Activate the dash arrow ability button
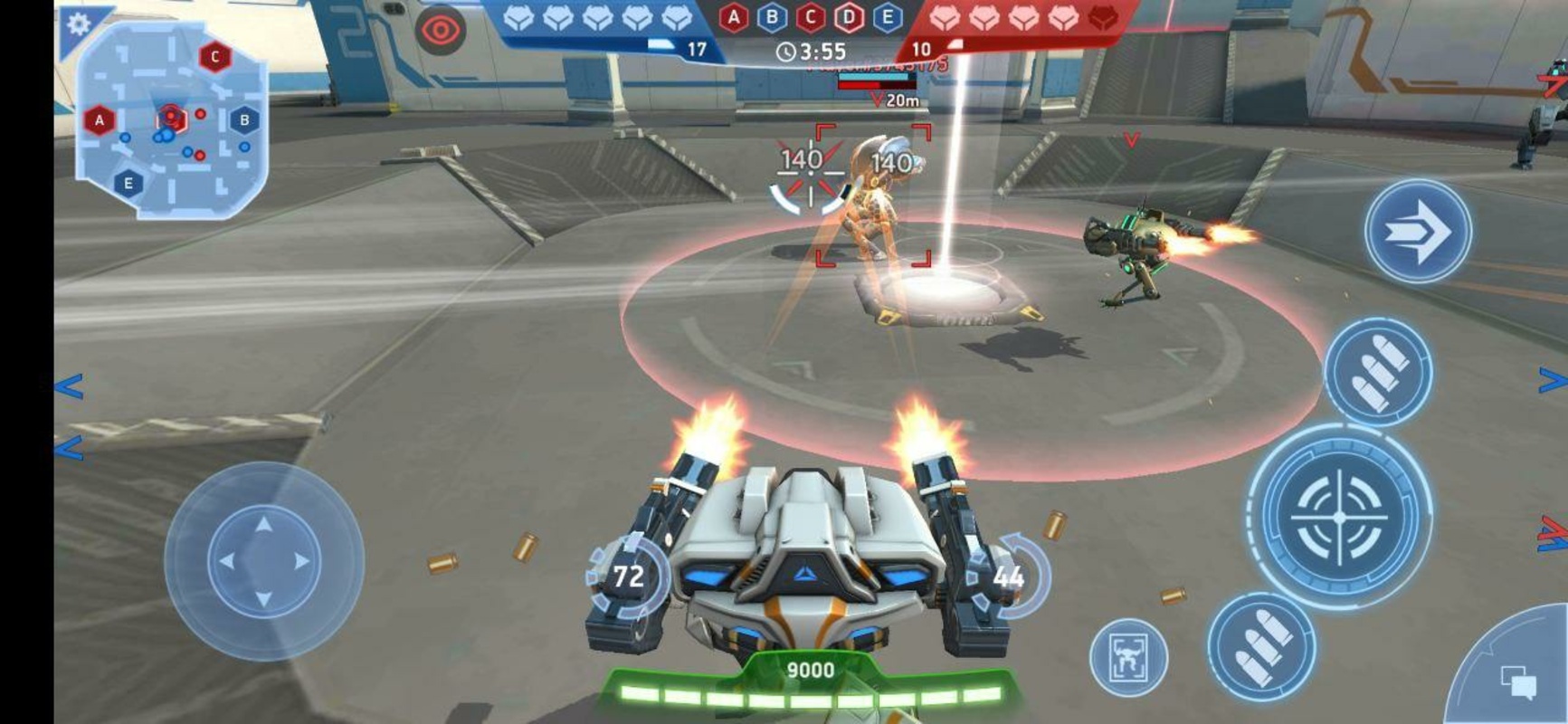Viewport: 1568px width, 724px height. point(1417,232)
